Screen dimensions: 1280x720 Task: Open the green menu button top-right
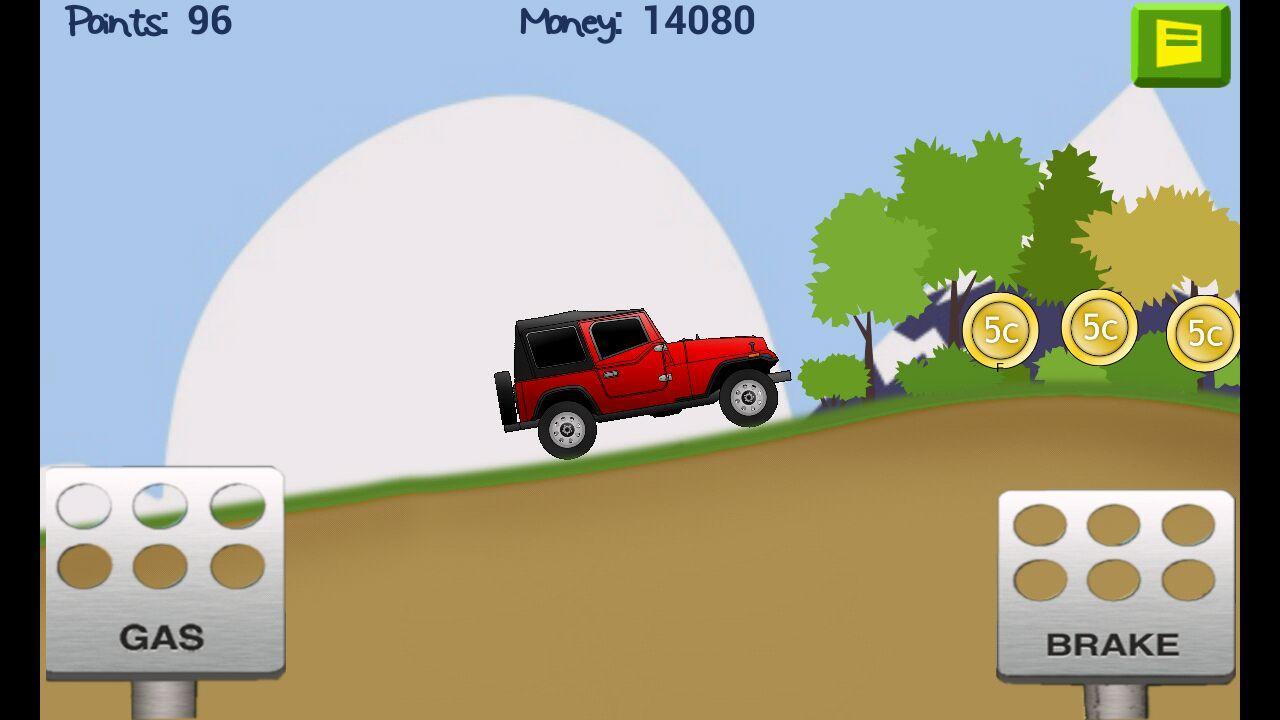coord(1181,44)
